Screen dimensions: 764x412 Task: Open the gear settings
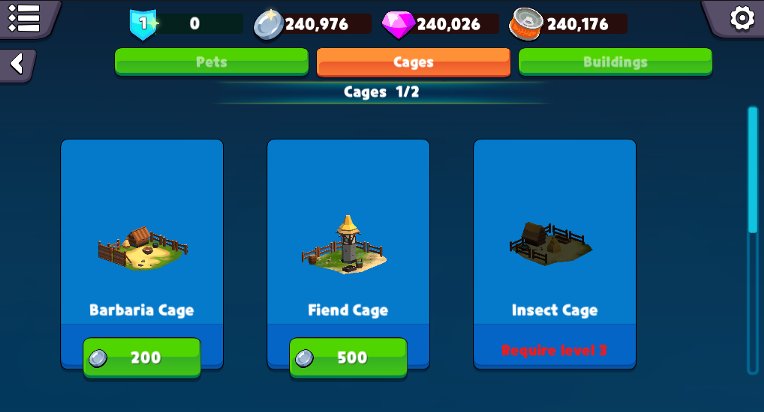741,18
